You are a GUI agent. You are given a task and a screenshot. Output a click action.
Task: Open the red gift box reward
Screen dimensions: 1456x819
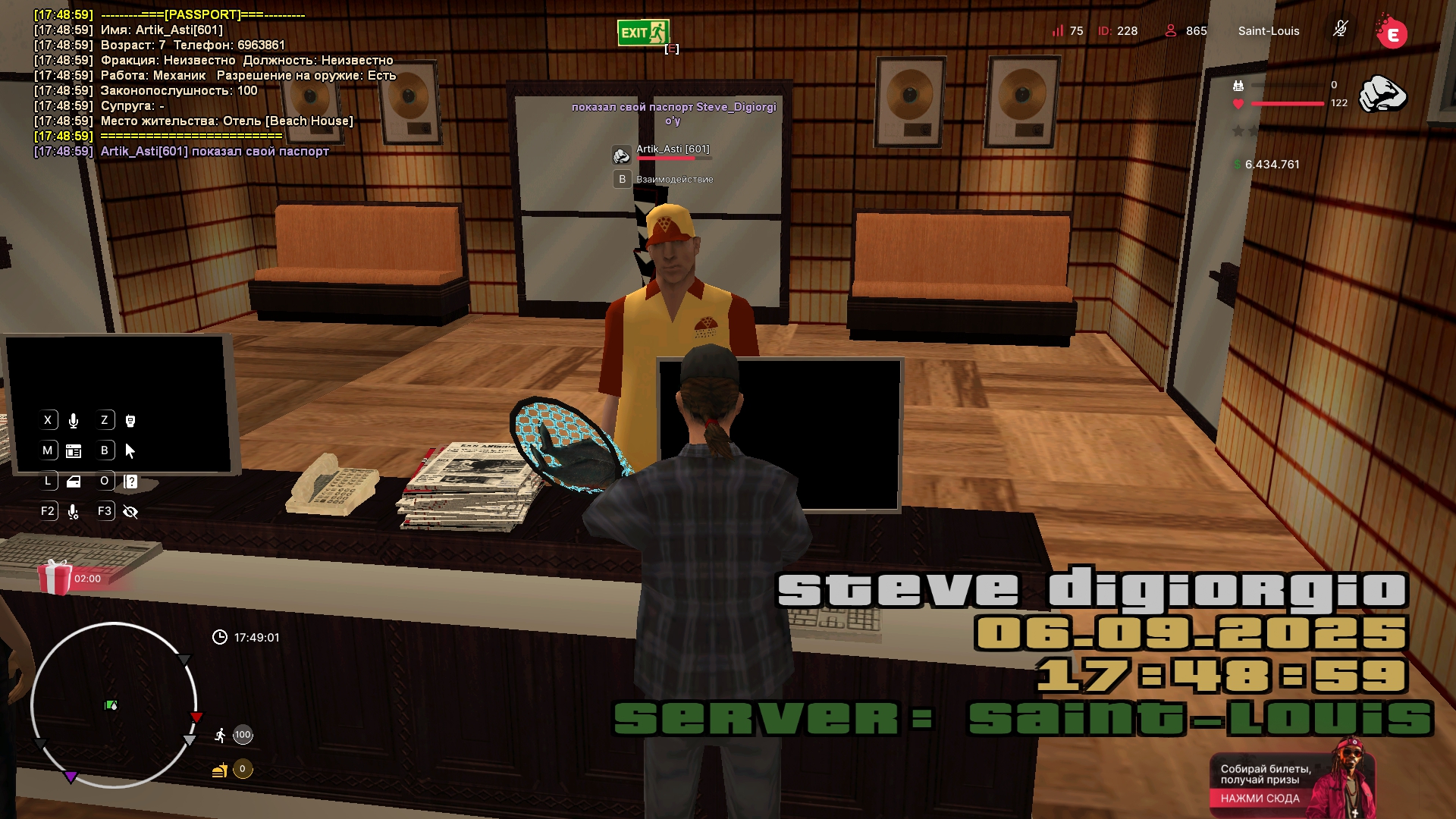click(x=55, y=577)
